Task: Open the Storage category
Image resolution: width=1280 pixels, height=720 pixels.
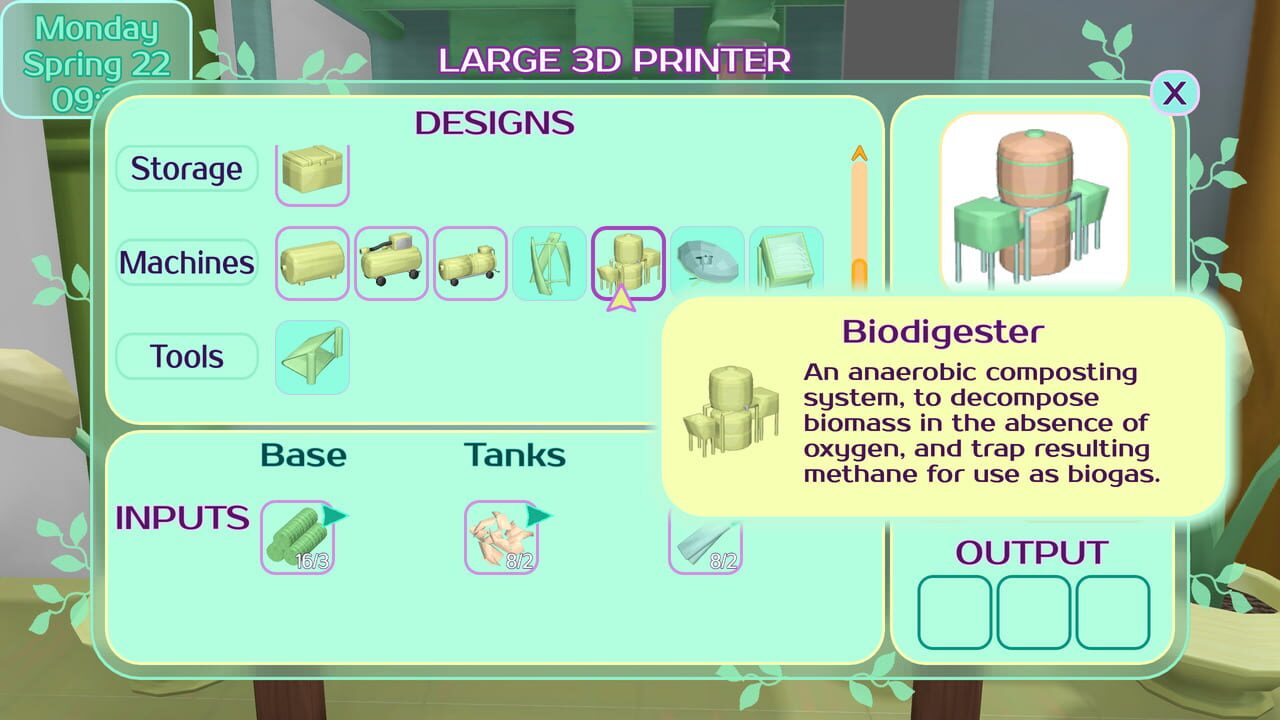Action: click(x=186, y=170)
